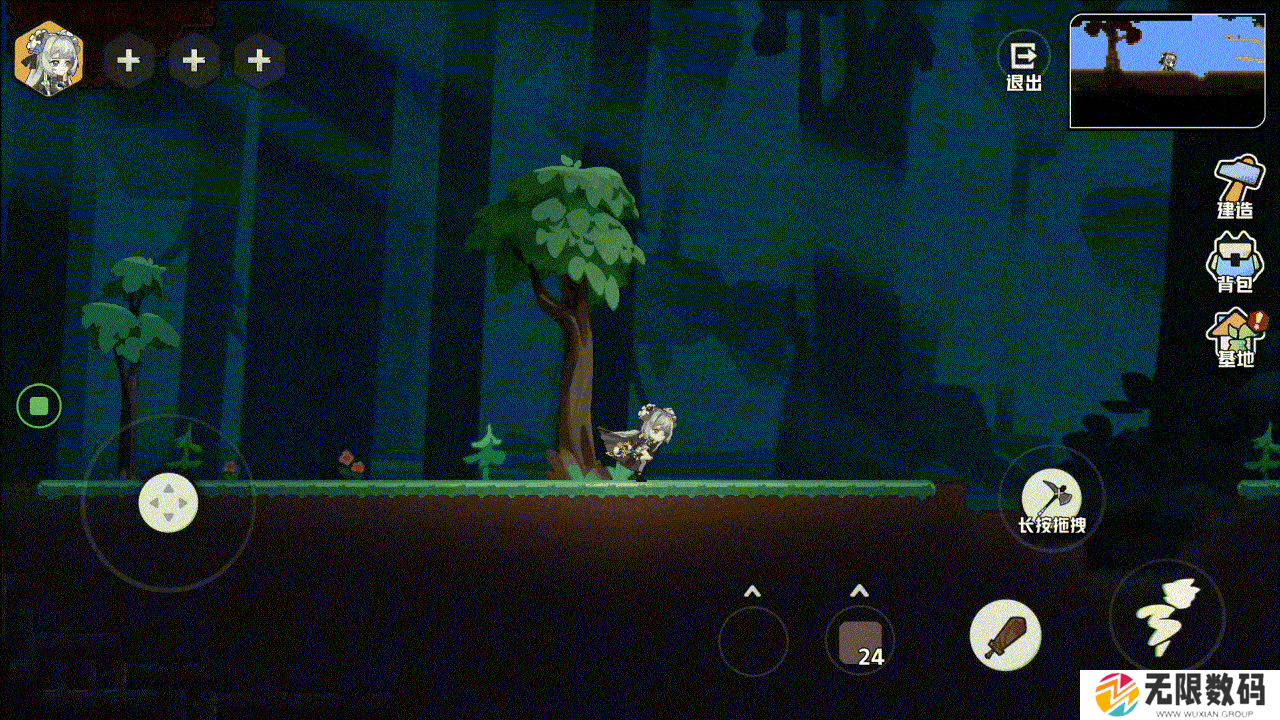Tap the 退出 exit button

1023,63
